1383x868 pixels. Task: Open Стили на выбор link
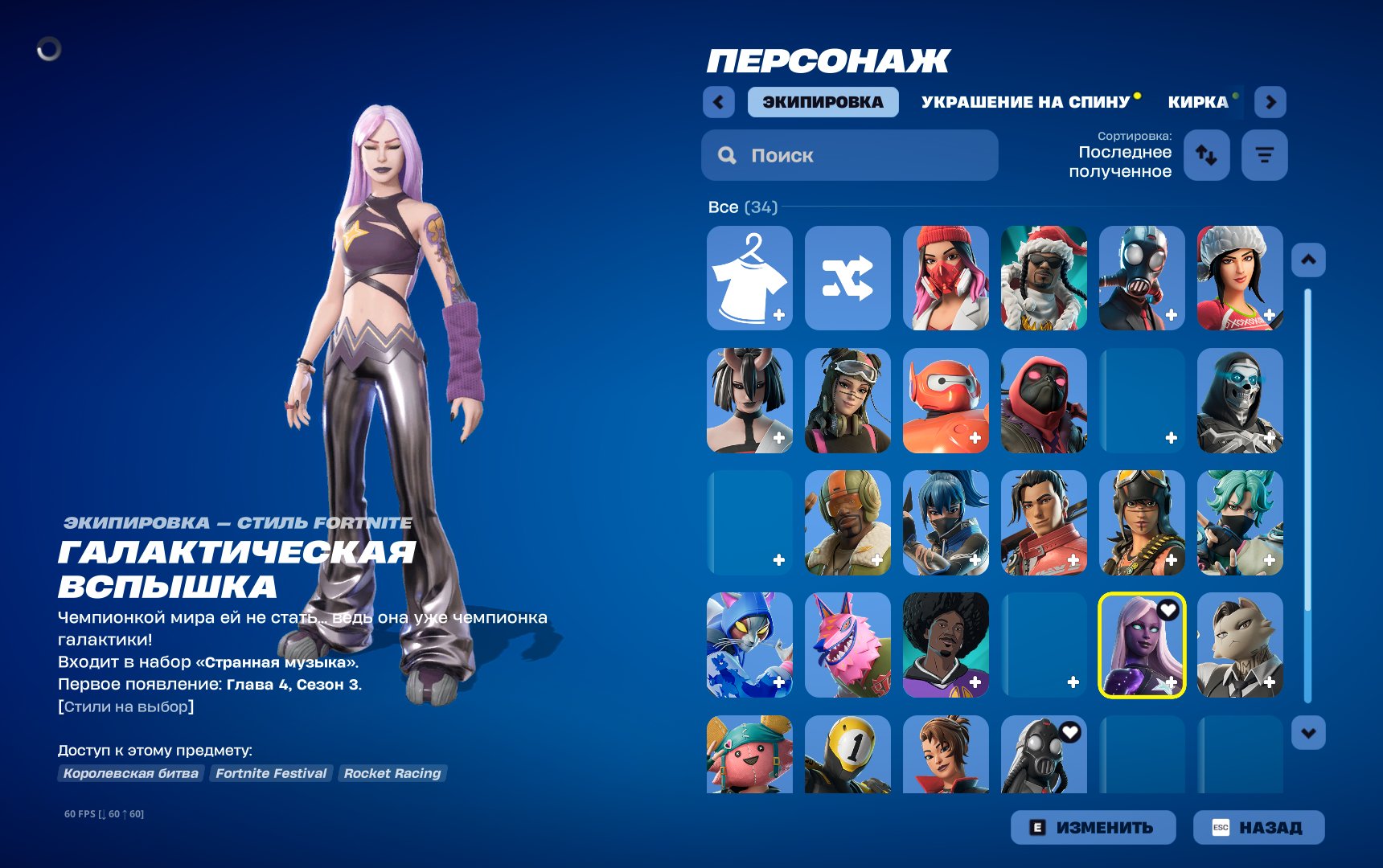(x=125, y=706)
